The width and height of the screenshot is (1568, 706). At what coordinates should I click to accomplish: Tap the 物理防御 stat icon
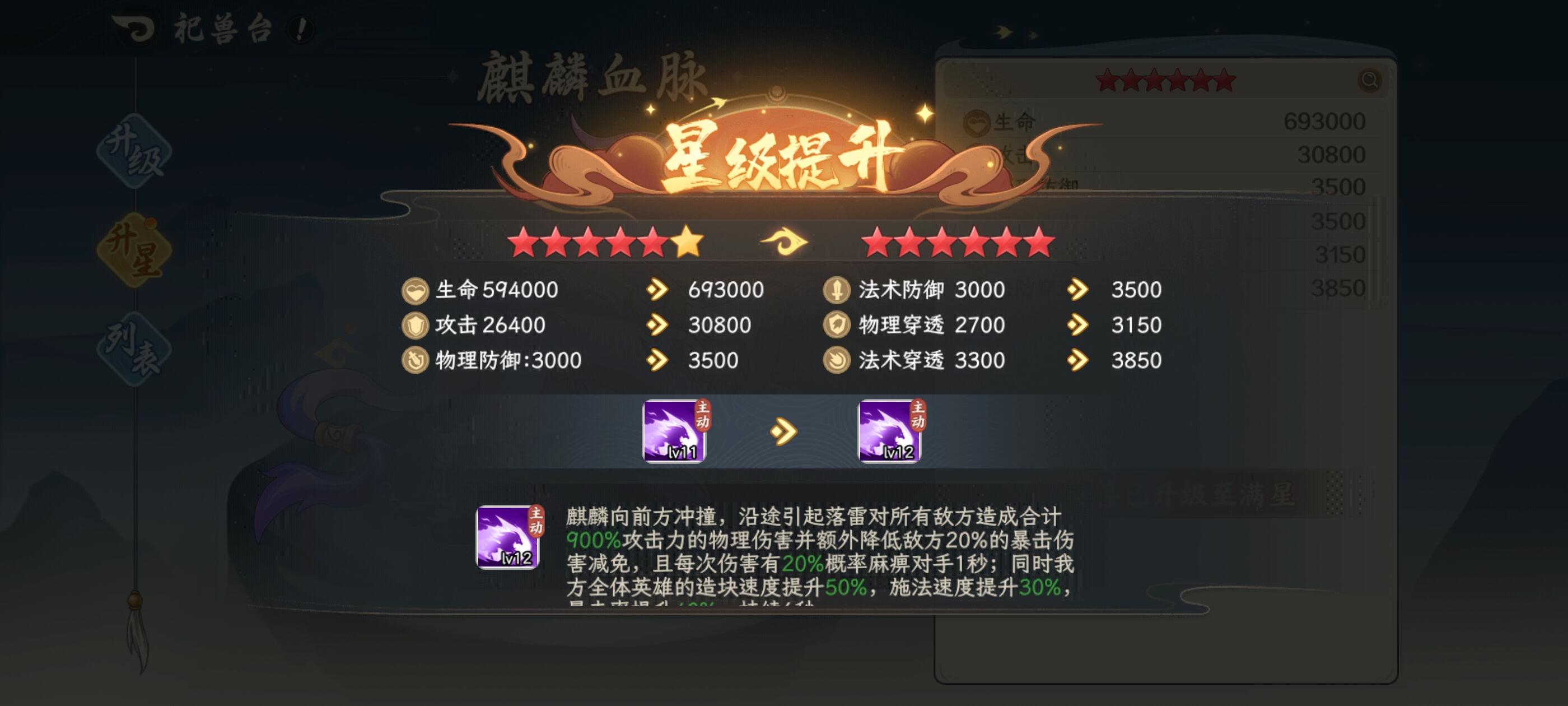tap(416, 361)
